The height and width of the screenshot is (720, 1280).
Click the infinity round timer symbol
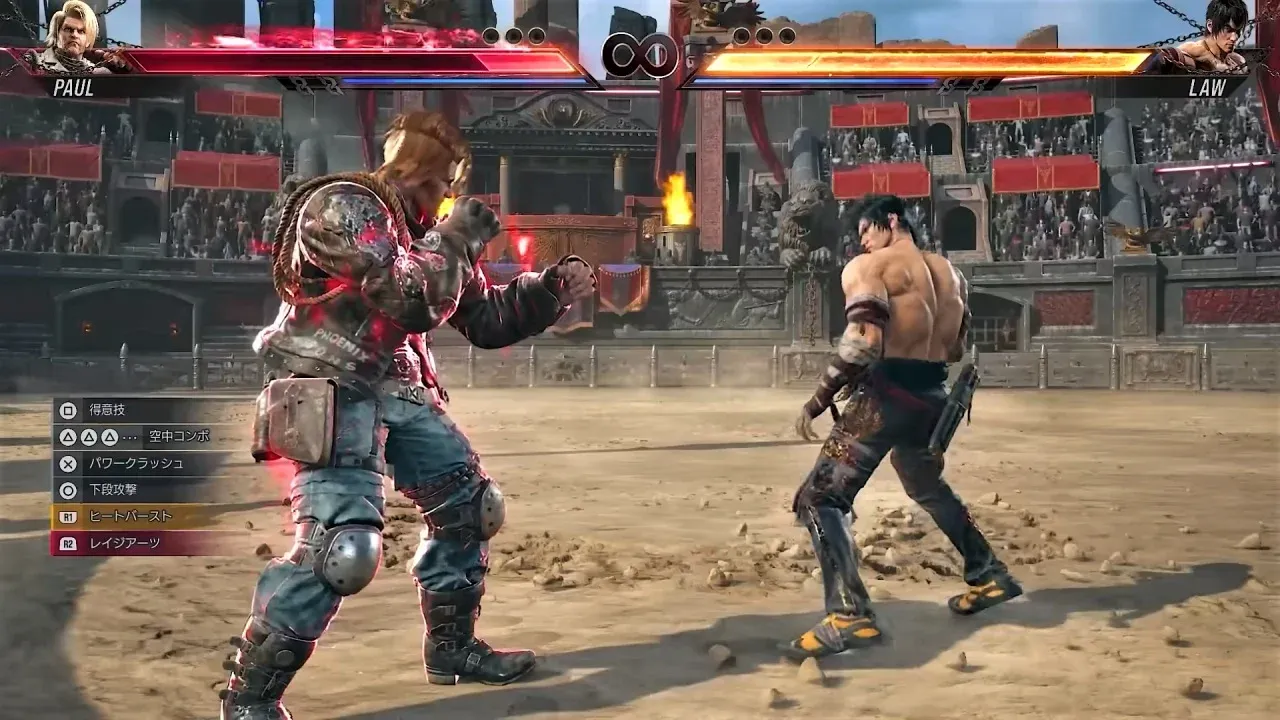(x=640, y=52)
